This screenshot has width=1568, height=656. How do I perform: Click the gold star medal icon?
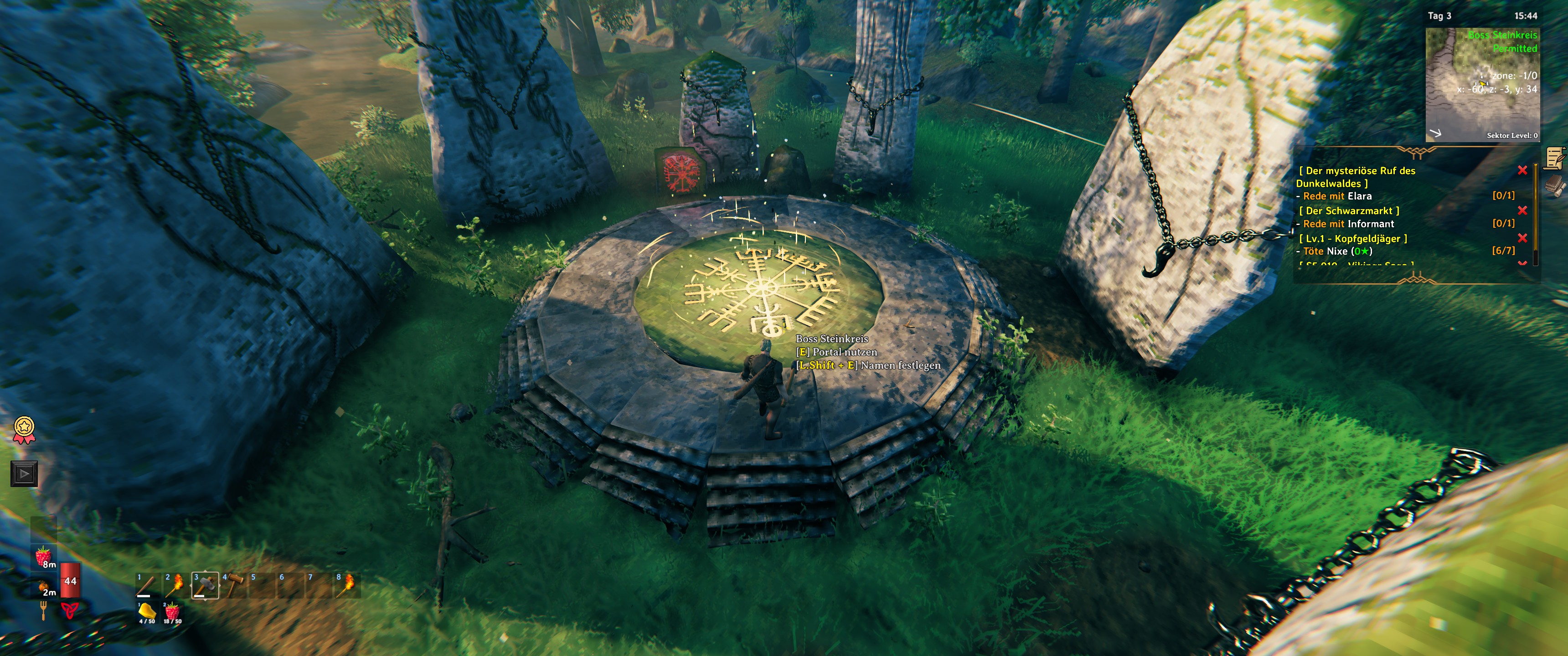tap(24, 429)
